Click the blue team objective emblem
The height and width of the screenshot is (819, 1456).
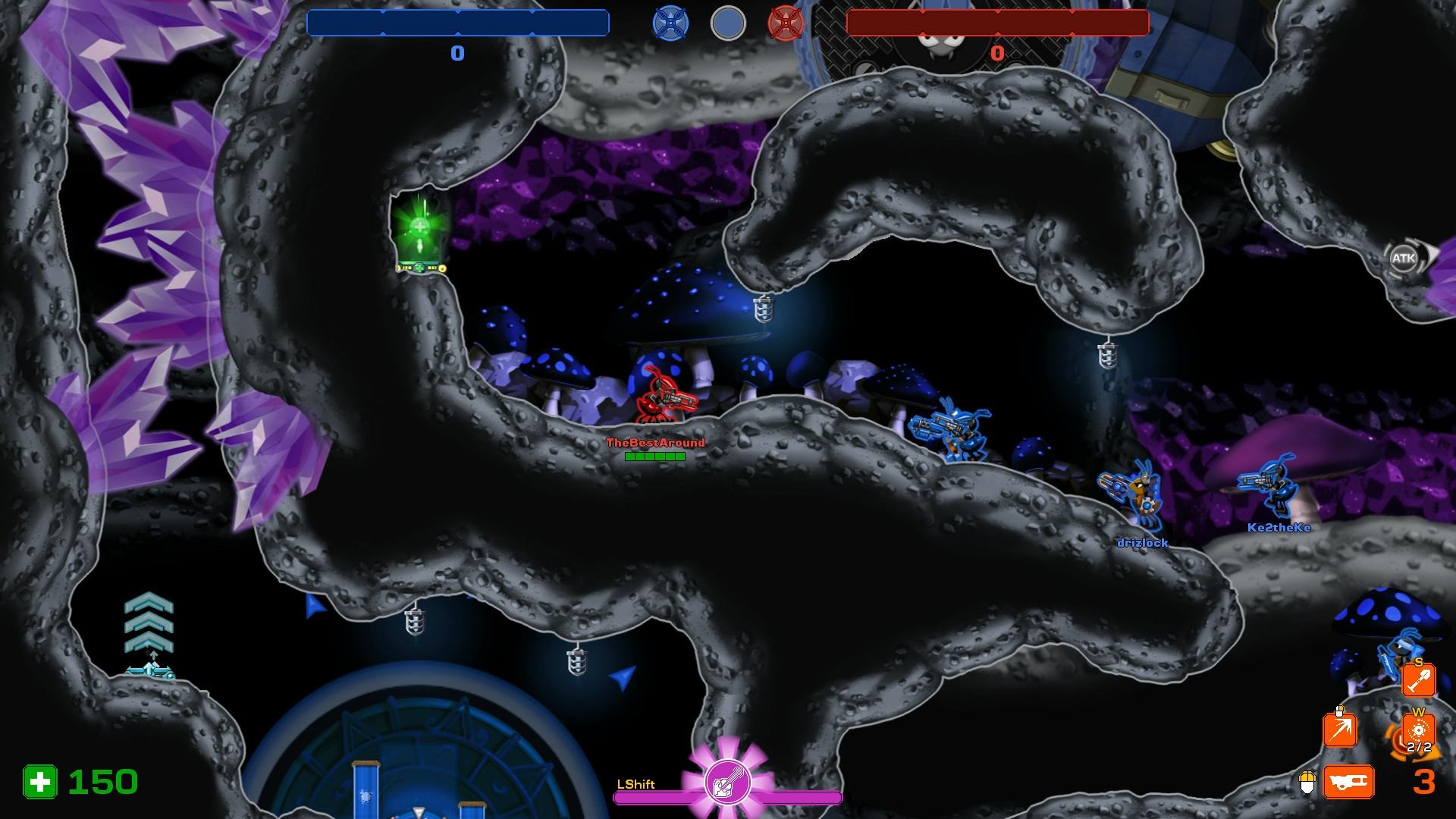pyautogui.click(x=670, y=23)
